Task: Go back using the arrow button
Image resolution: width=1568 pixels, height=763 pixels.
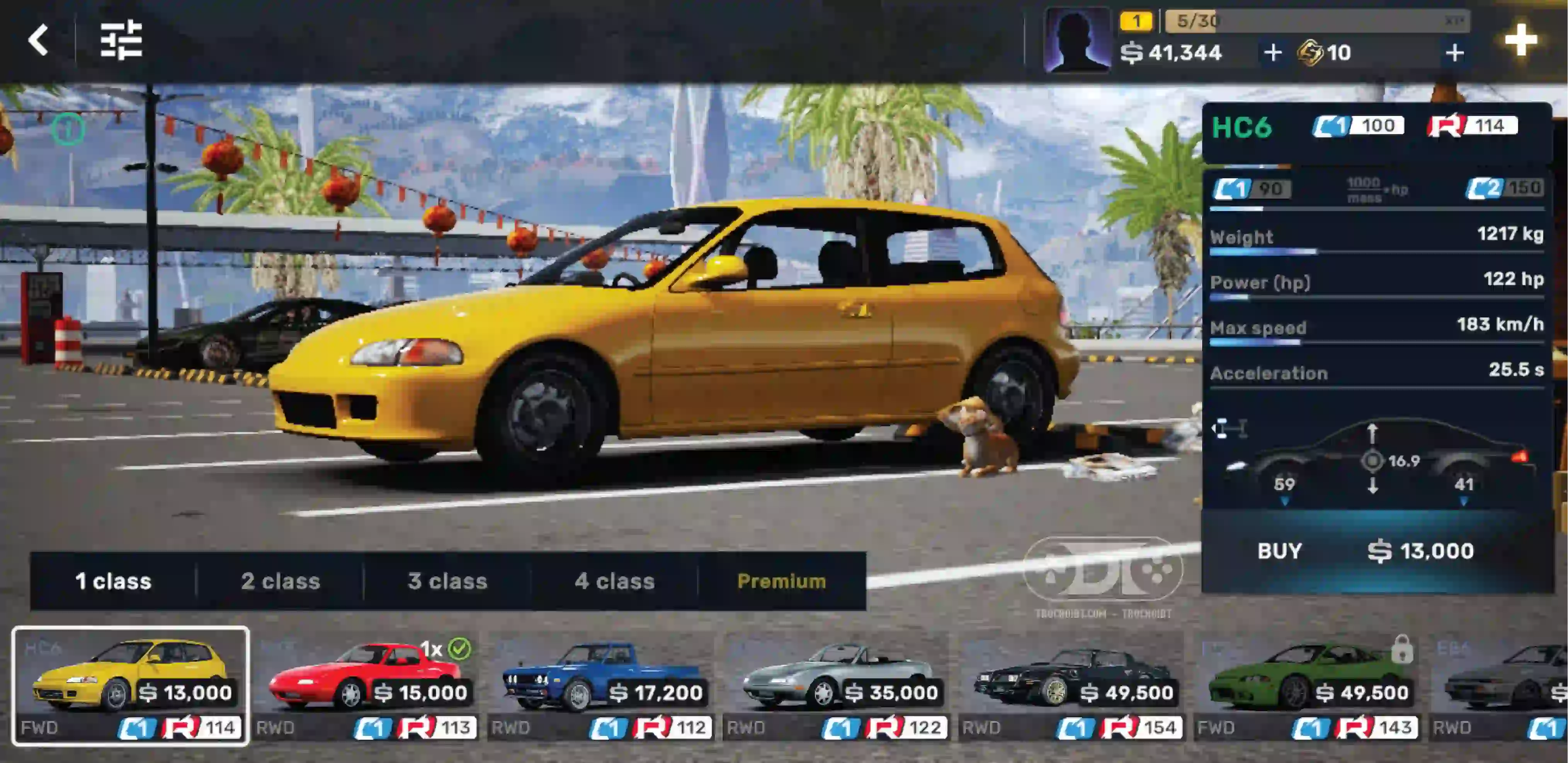Action: point(38,40)
